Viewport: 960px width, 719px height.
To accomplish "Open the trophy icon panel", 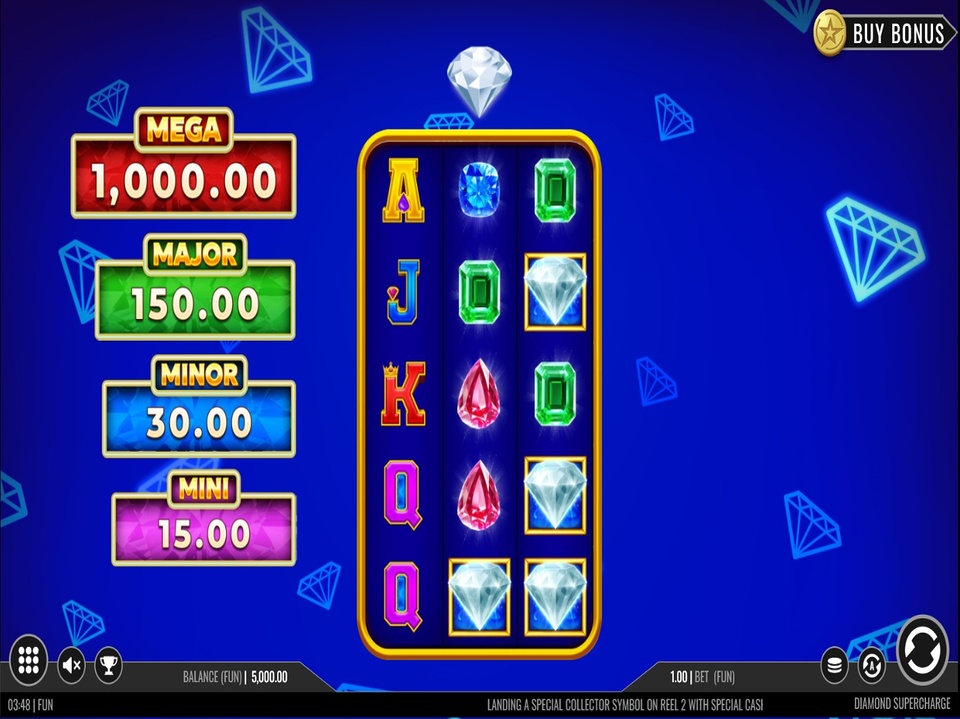I will 108,663.
